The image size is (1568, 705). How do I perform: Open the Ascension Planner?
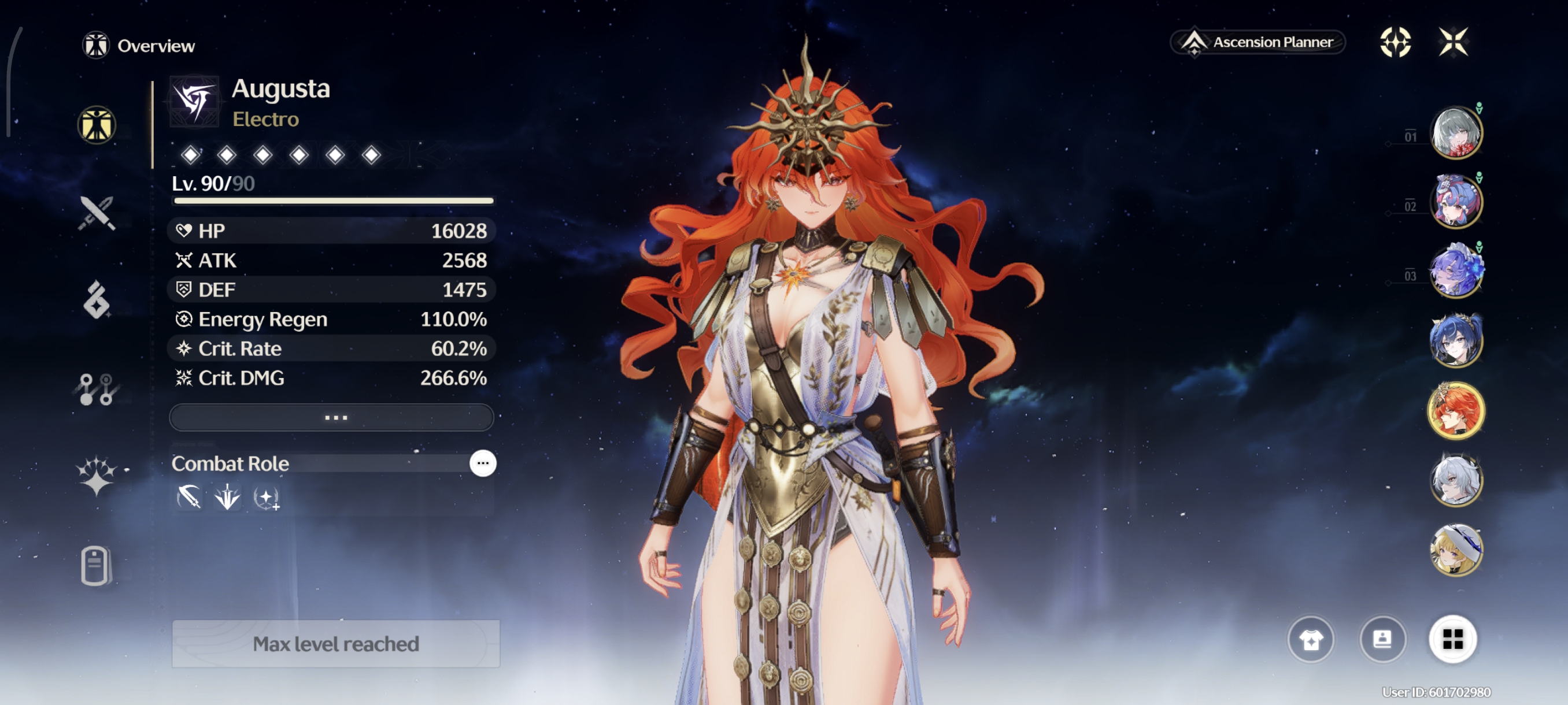pyautogui.click(x=1258, y=42)
